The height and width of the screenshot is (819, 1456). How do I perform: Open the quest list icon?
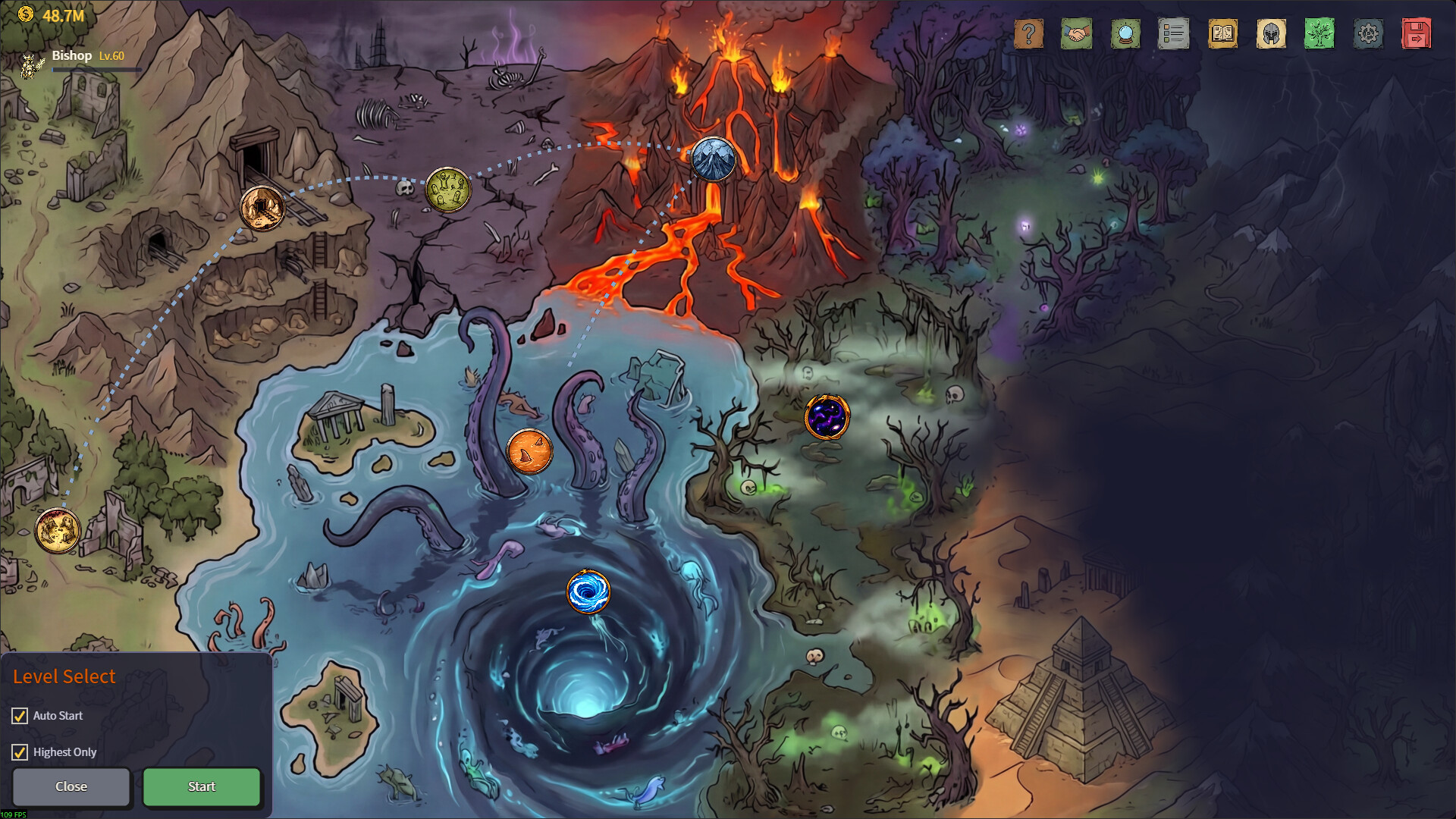pos(1174,33)
